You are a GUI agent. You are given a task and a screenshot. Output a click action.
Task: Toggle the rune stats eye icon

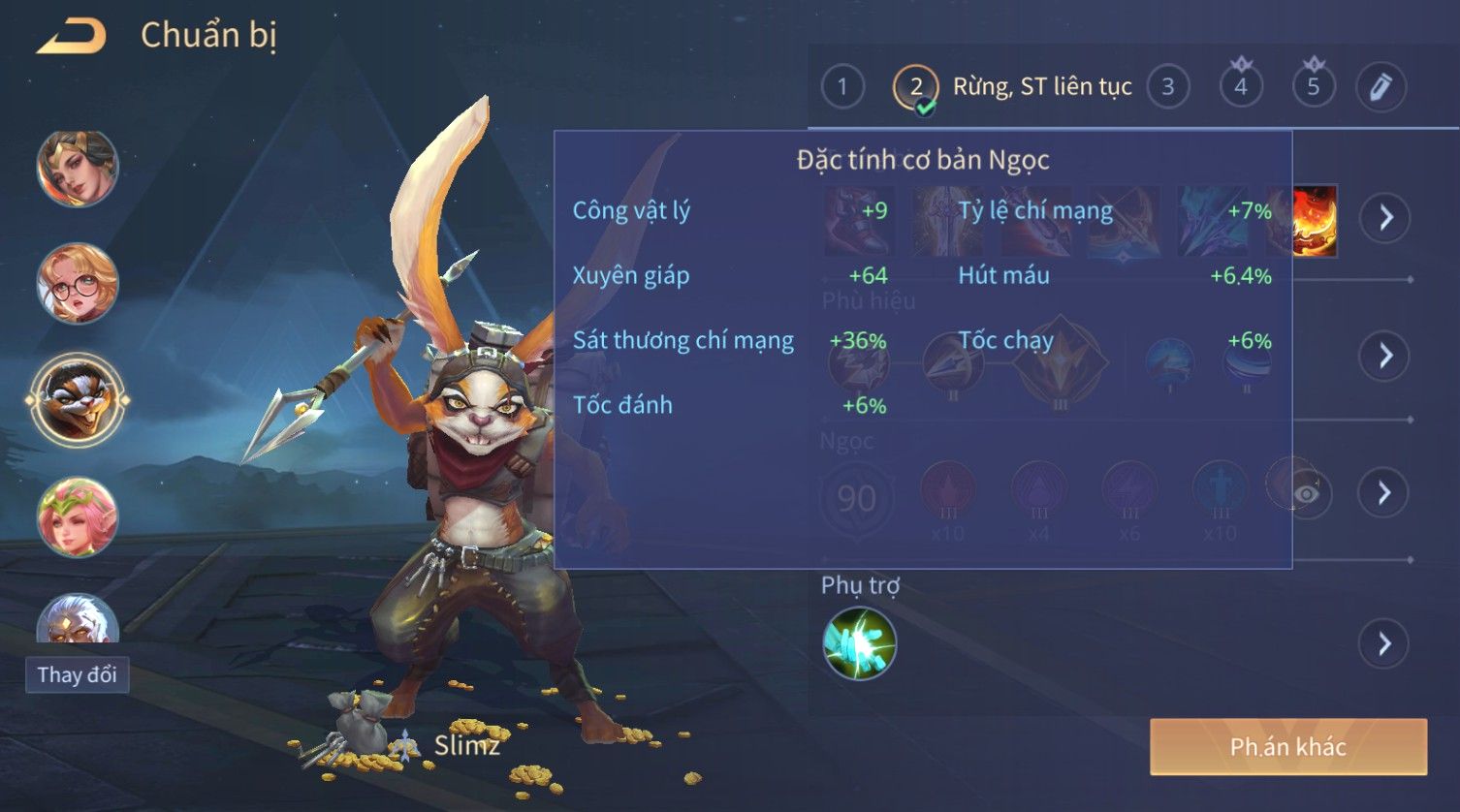coord(1306,494)
